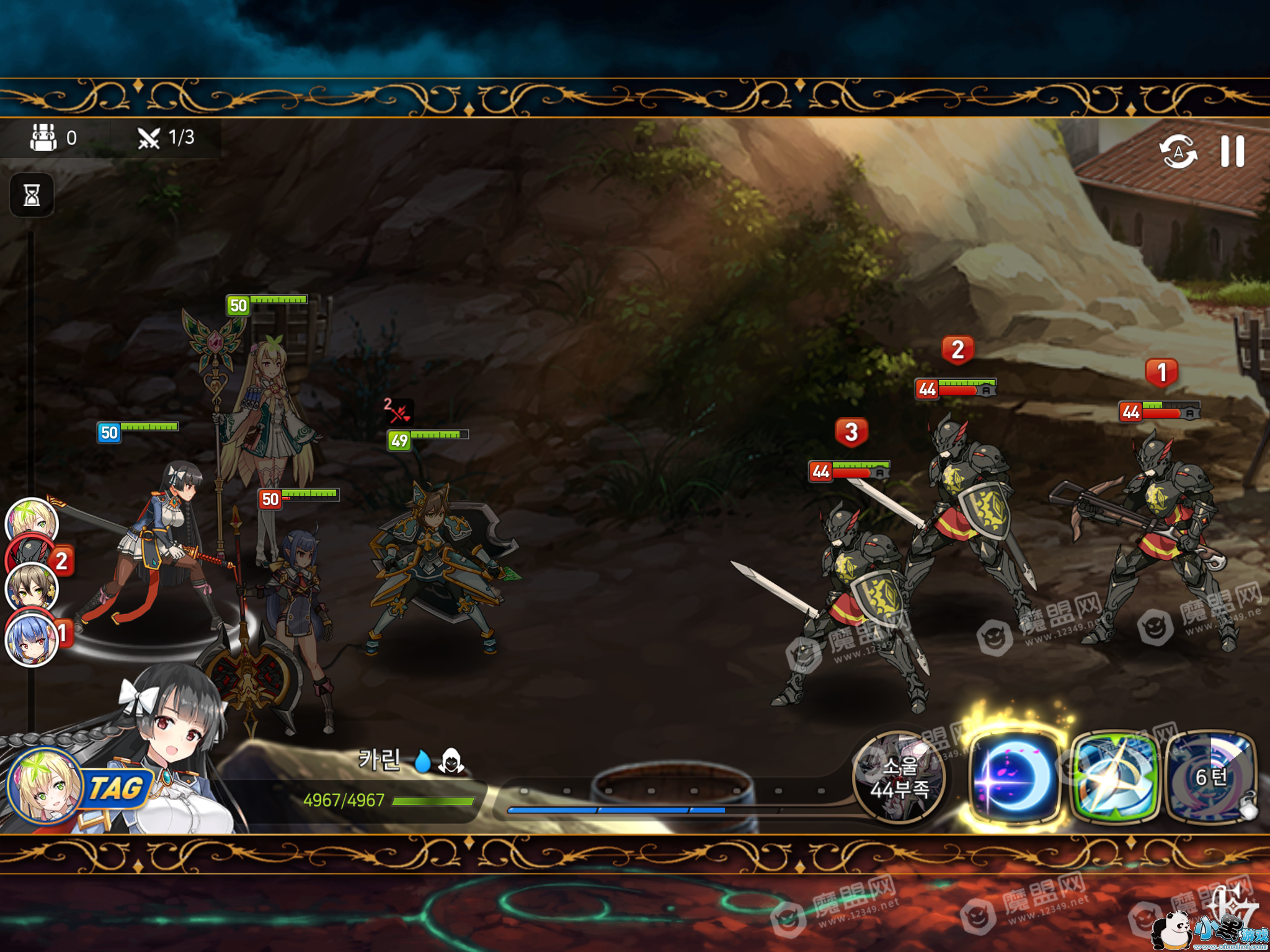Select the skill on 6-turn cooldown
The width and height of the screenshot is (1270, 952).
pos(1211,778)
